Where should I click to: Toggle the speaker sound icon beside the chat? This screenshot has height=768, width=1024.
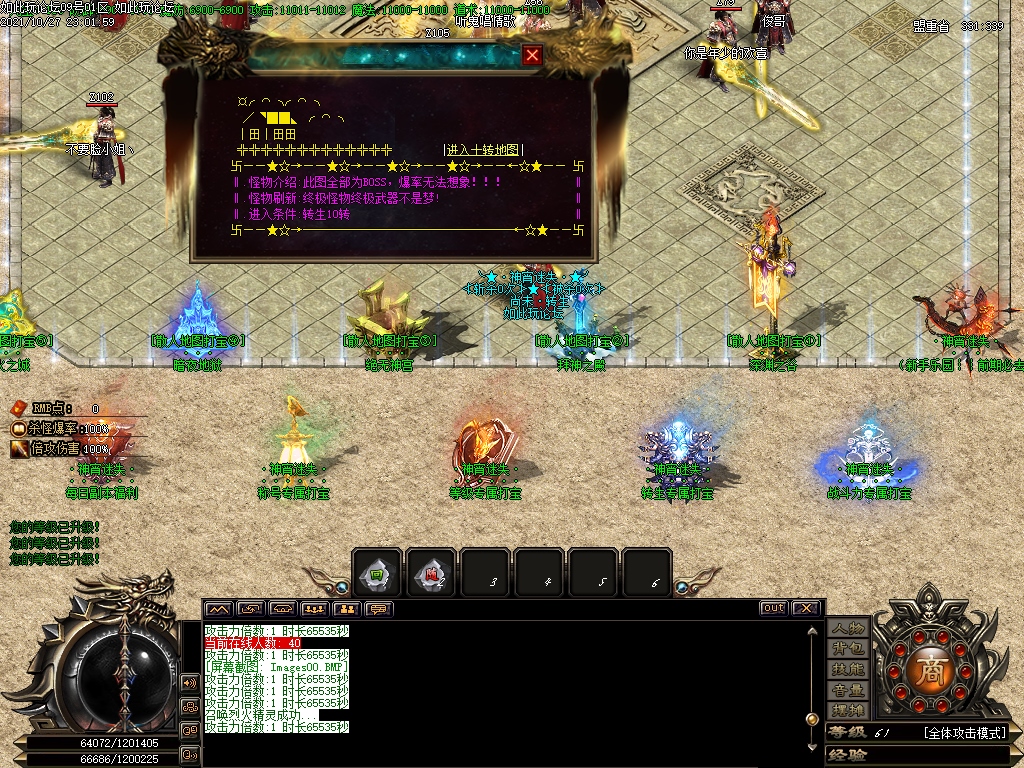pos(189,683)
